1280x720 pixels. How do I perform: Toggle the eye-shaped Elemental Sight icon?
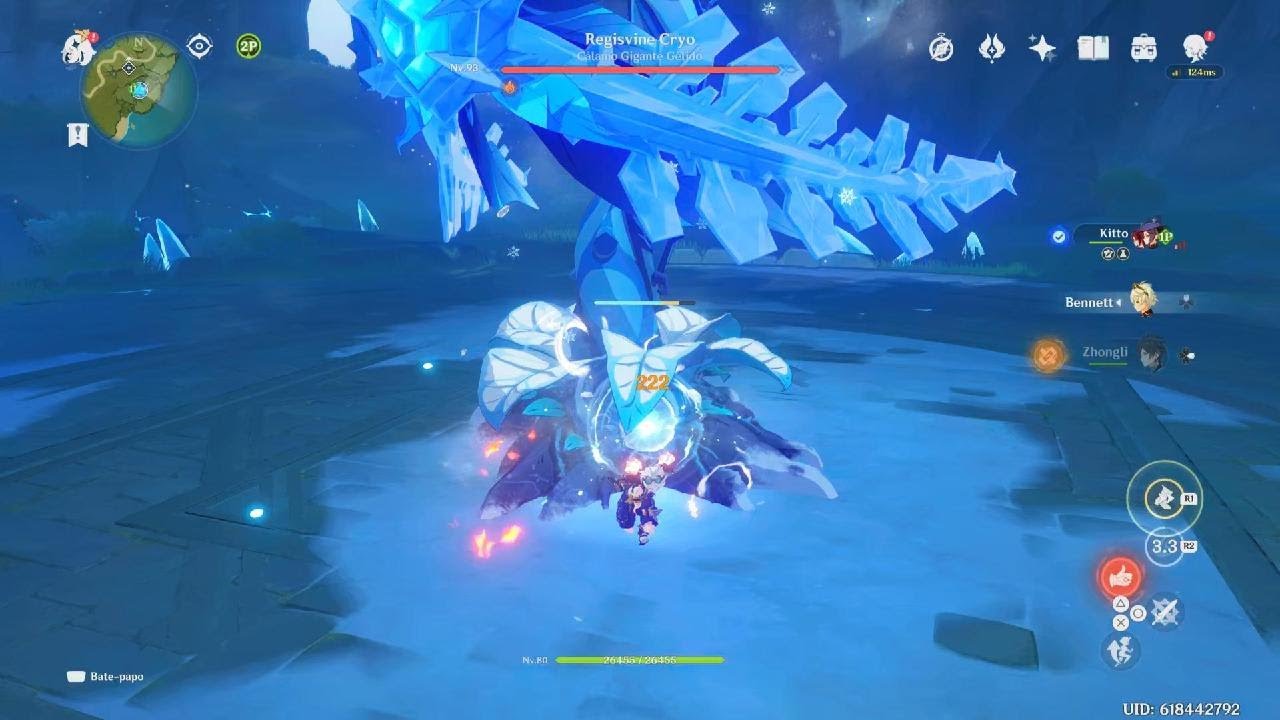200,46
